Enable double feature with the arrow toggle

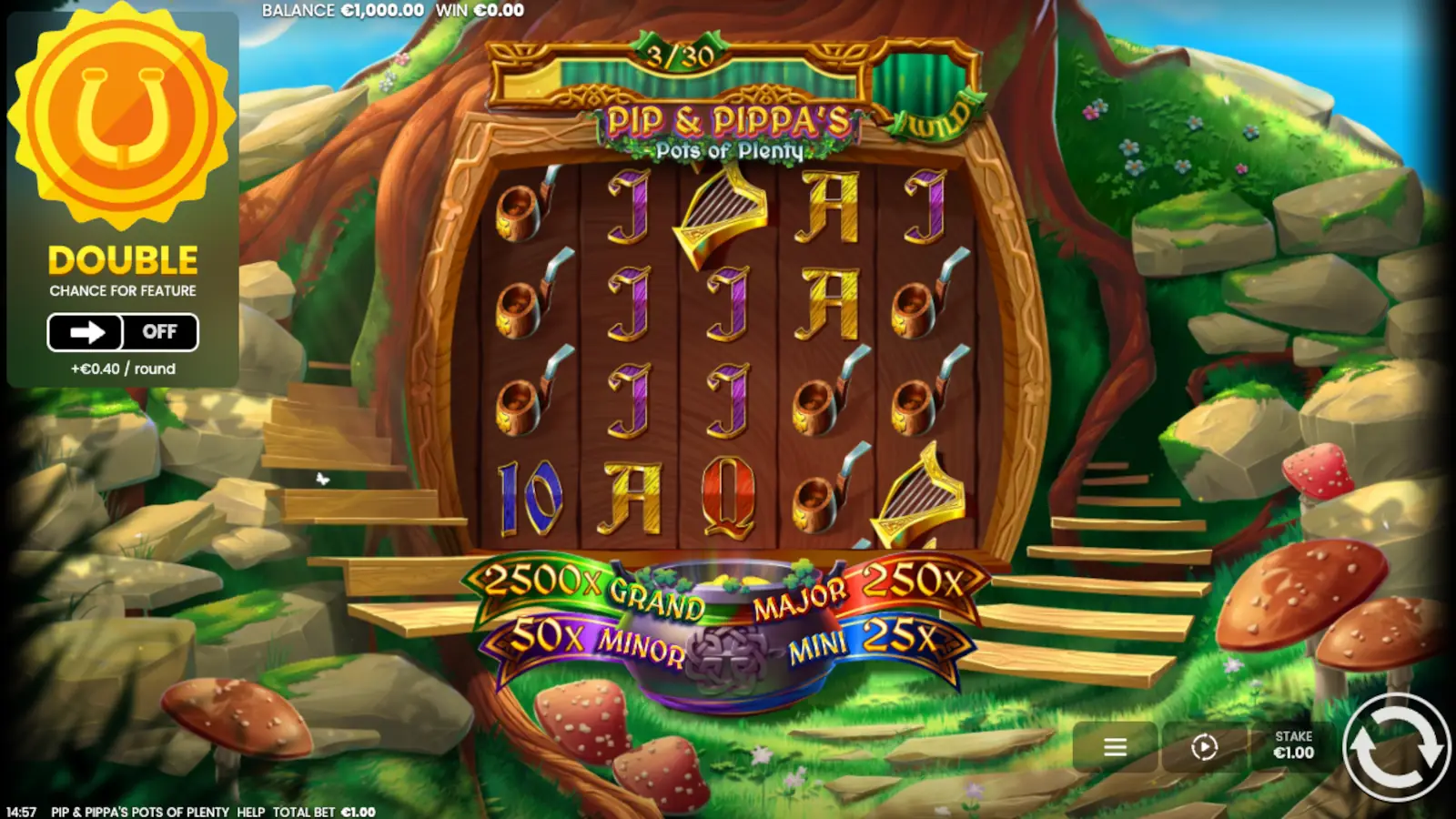tap(86, 332)
